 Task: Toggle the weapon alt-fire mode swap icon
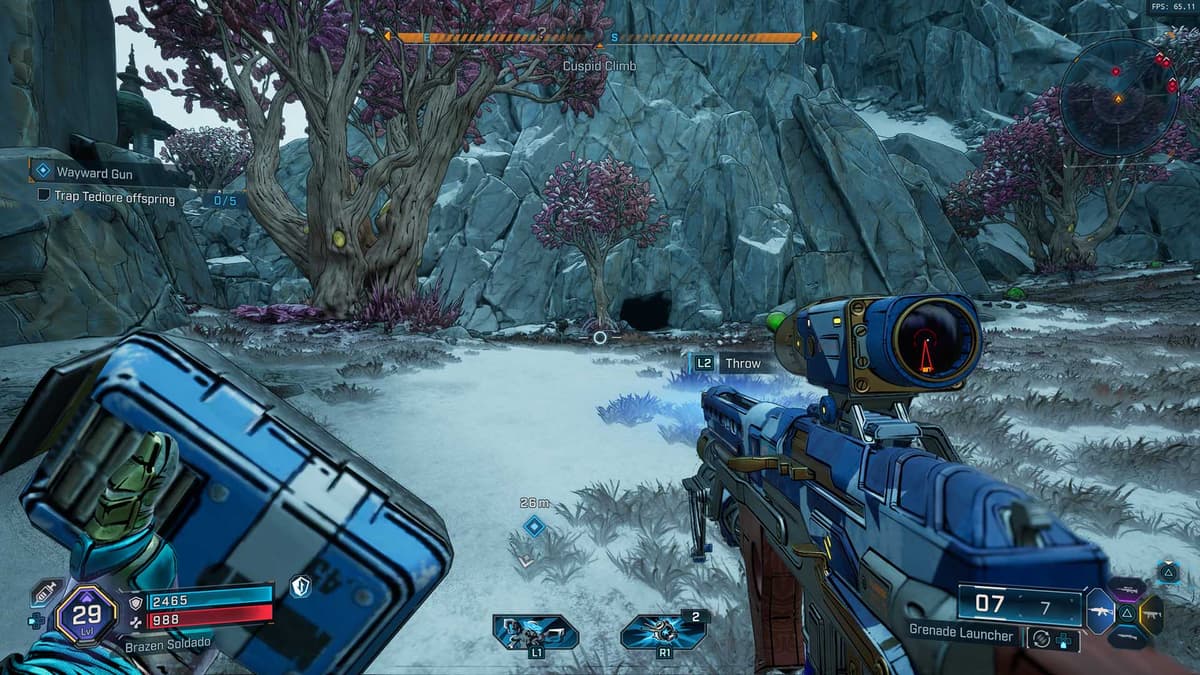pos(1041,636)
